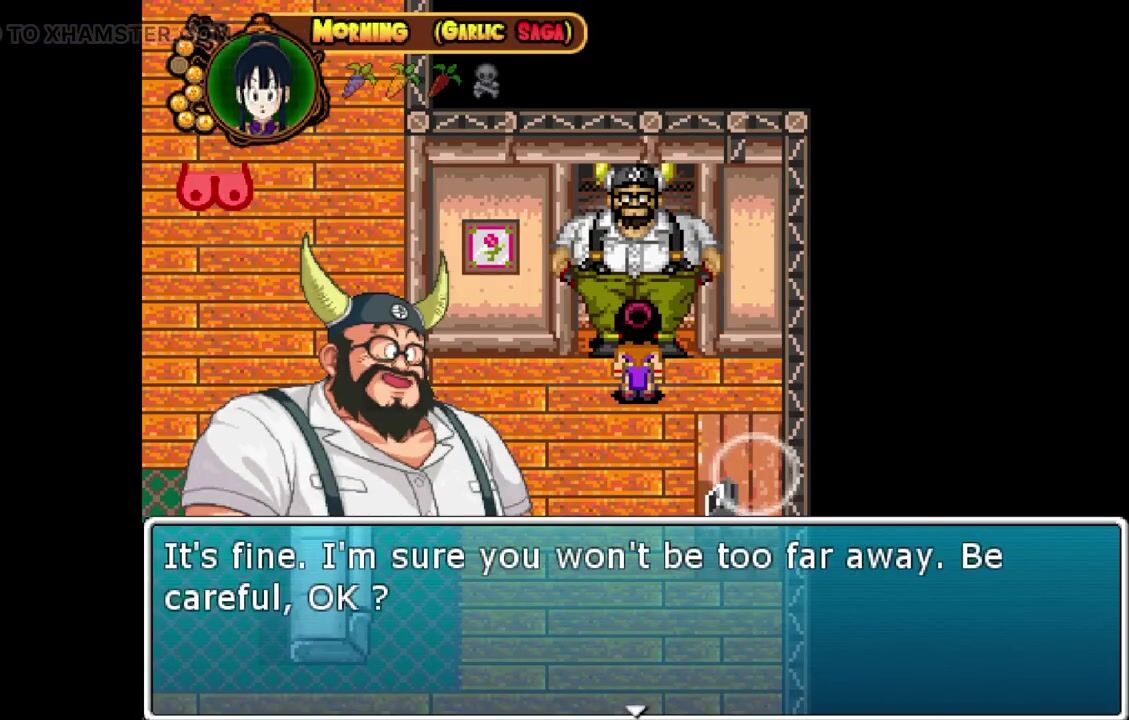Click the dialogue text box to continue

click(x=635, y=618)
